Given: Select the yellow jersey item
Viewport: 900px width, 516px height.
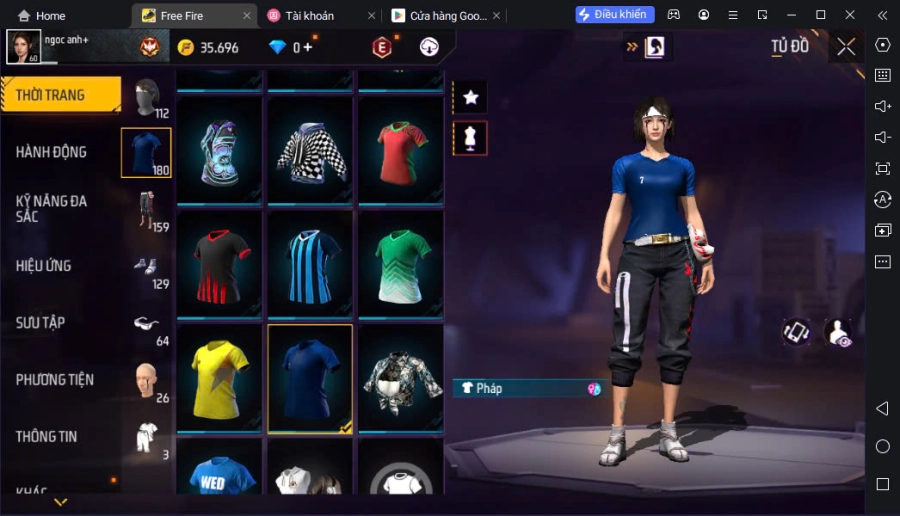Looking at the screenshot, I should 220,378.
